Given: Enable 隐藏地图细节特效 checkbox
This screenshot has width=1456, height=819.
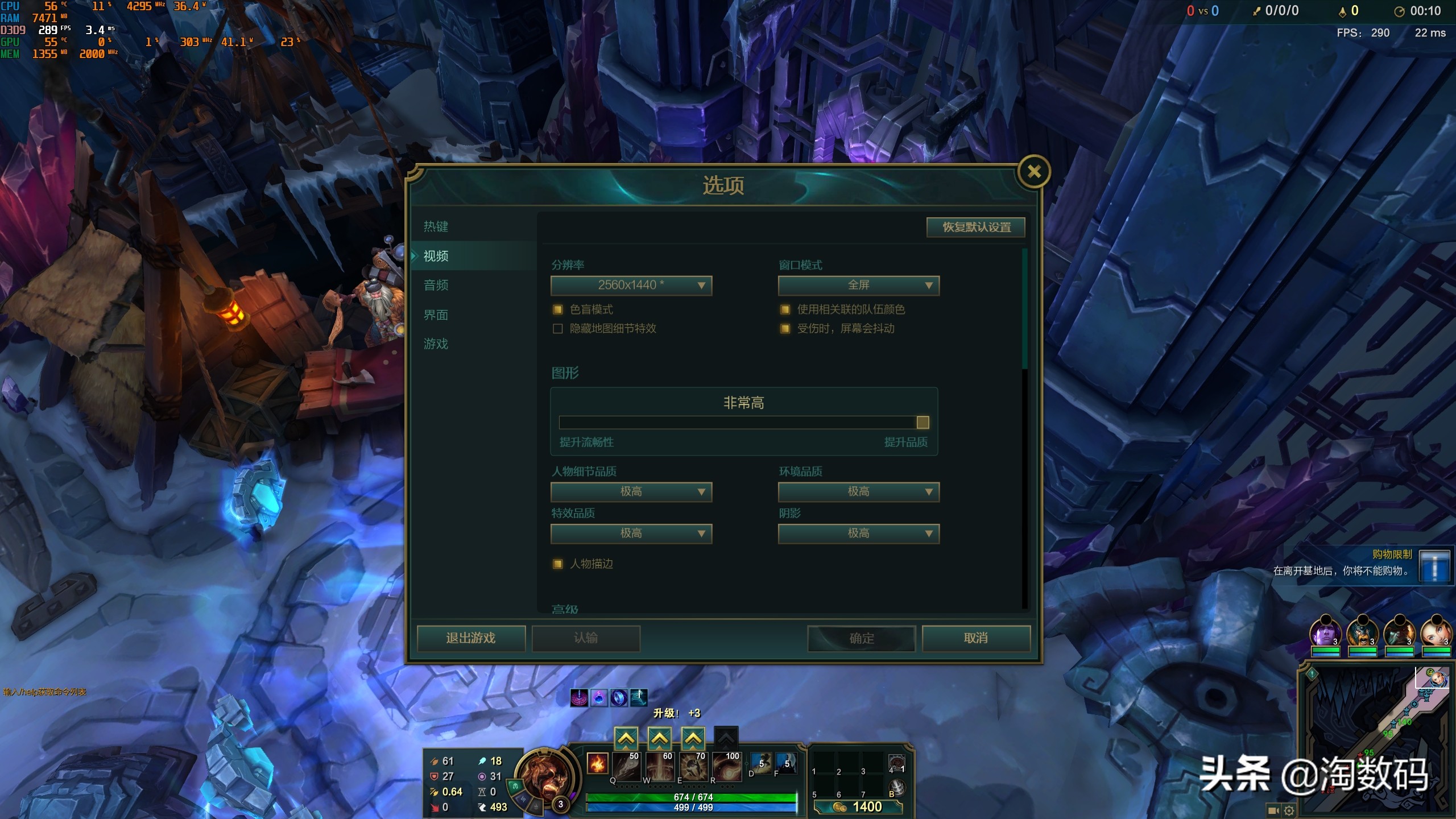Looking at the screenshot, I should point(558,329).
